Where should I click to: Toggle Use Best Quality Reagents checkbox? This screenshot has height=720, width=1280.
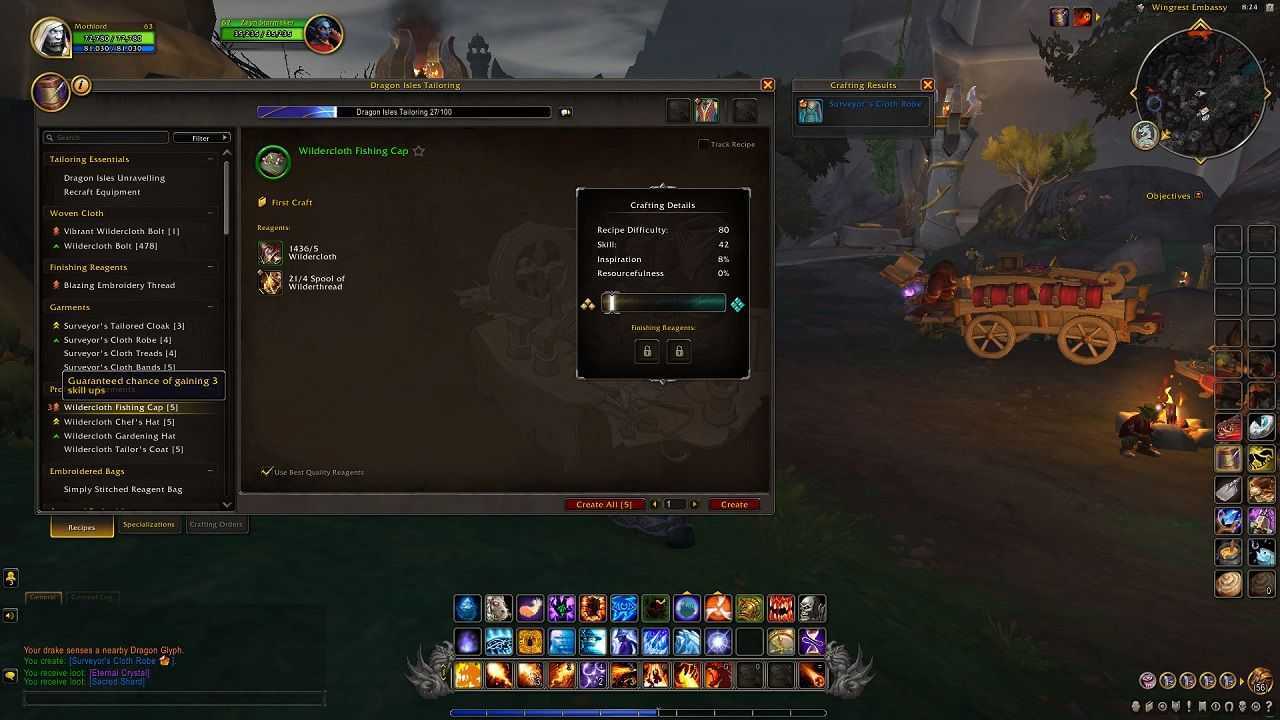[266, 471]
